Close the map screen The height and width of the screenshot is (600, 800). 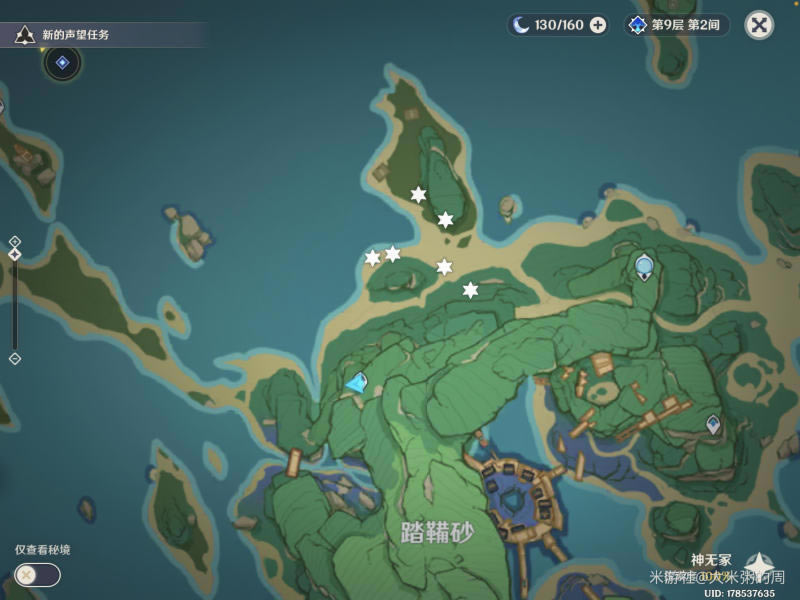click(760, 25)
